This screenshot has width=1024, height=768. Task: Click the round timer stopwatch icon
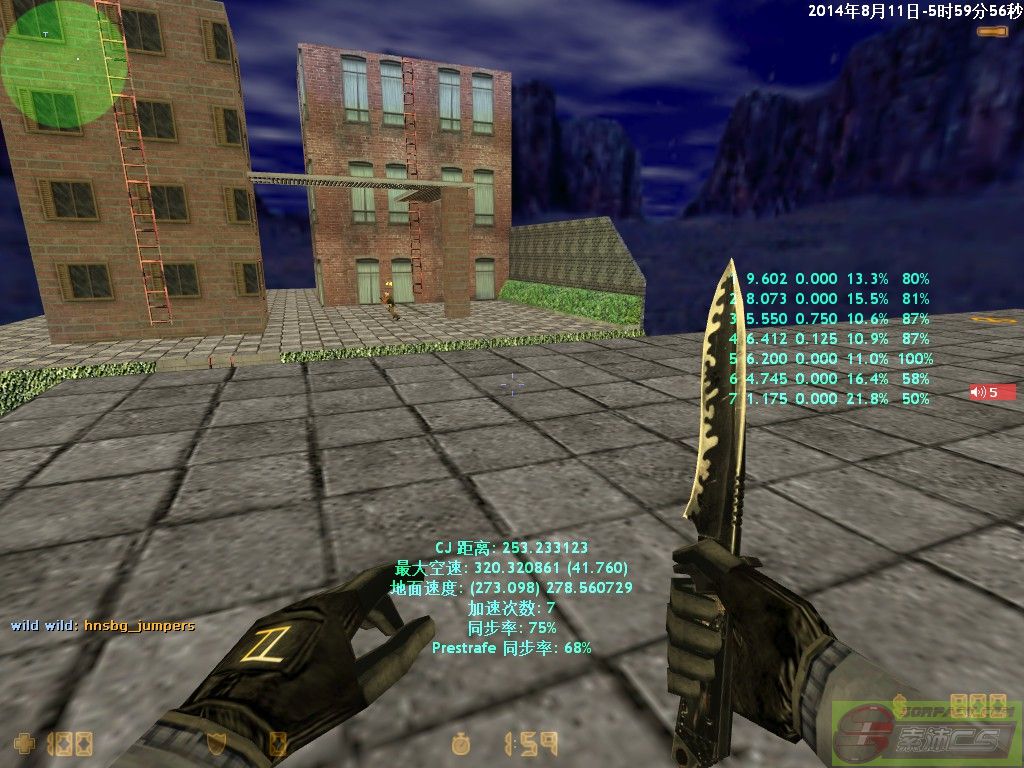[x=461, y=743]
